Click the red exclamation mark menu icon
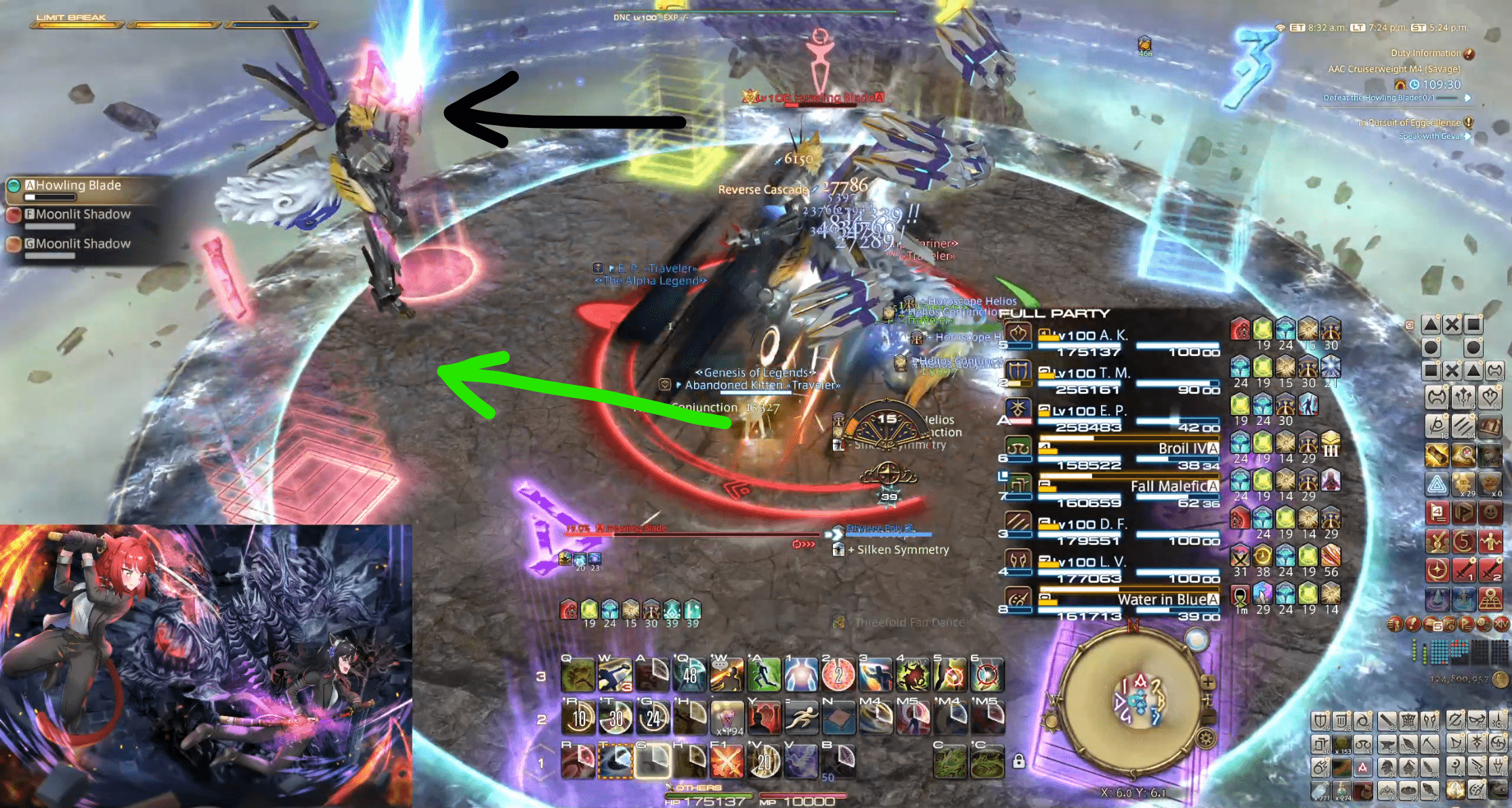Image resolution: width=1512 pixels, height=808 pixels. coord(1412,624)
